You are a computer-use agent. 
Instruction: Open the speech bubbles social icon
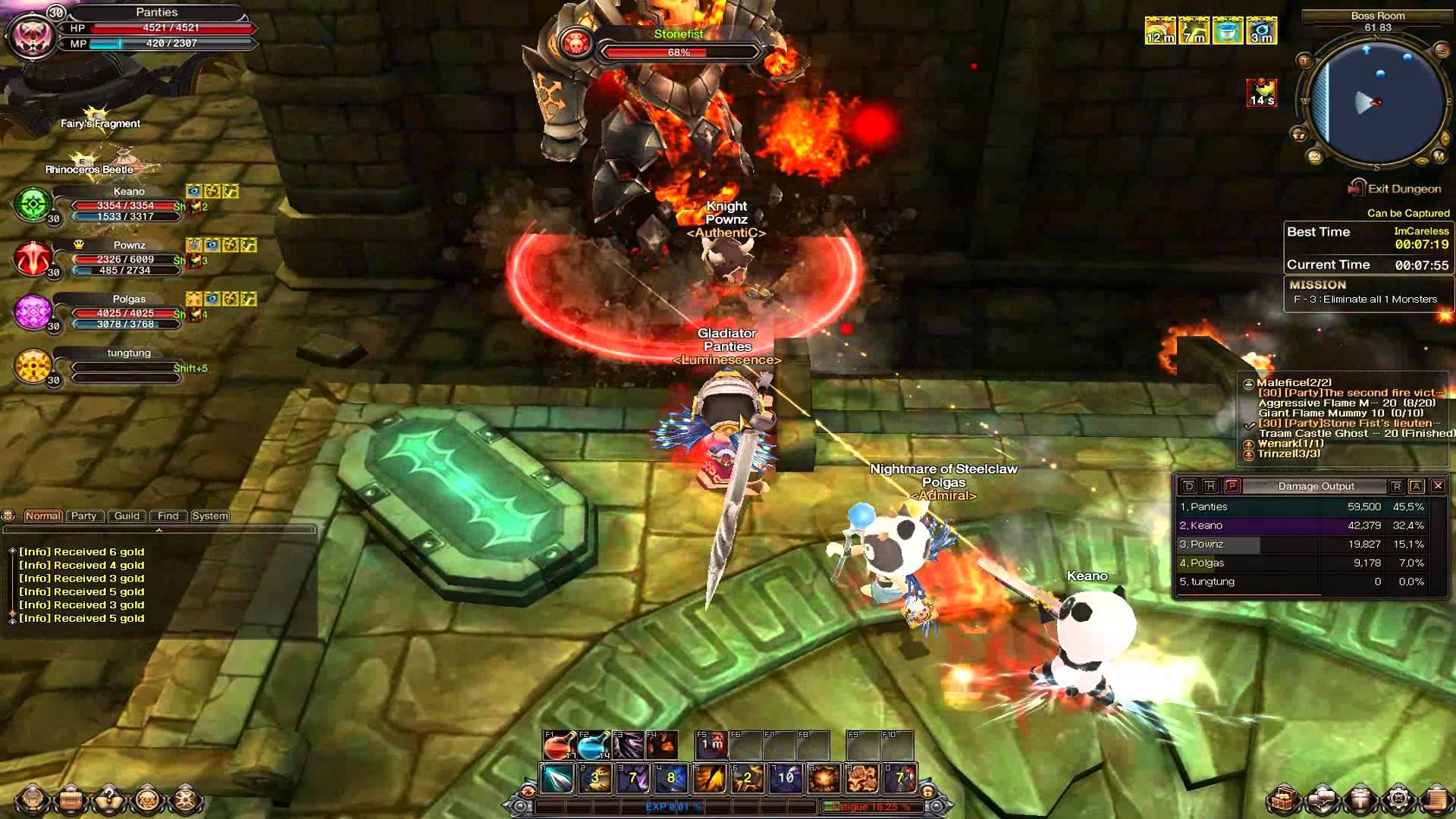point(1323,799)
